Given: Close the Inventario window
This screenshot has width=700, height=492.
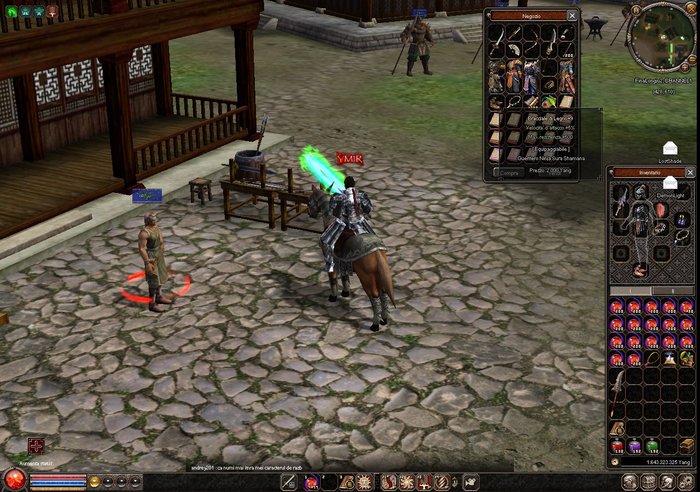Looking at the screenshot, I should tap(689, 172).
